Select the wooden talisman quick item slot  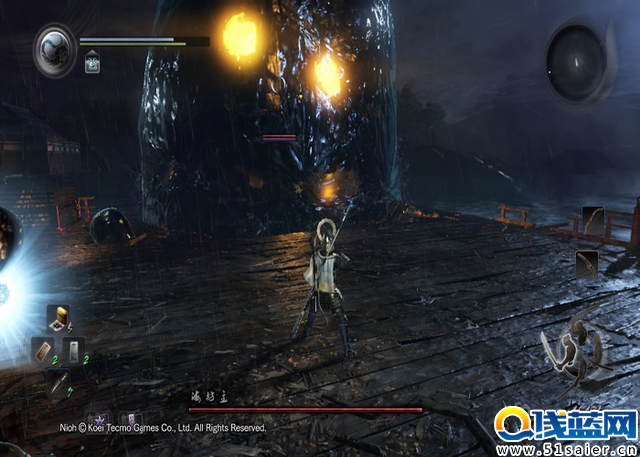pyautogui.click(x=42, y=350)
